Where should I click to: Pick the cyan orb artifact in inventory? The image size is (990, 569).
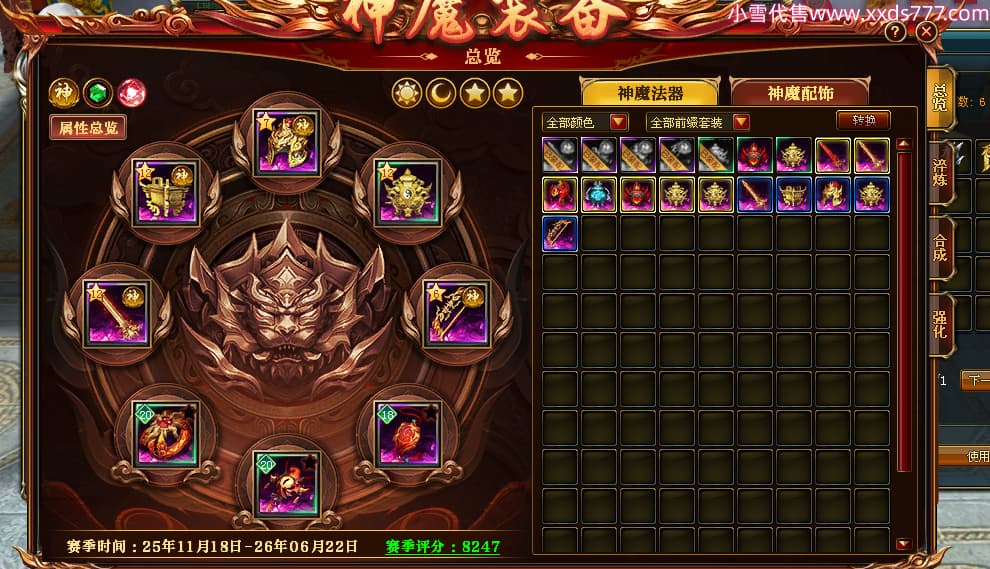click(599, 194)
